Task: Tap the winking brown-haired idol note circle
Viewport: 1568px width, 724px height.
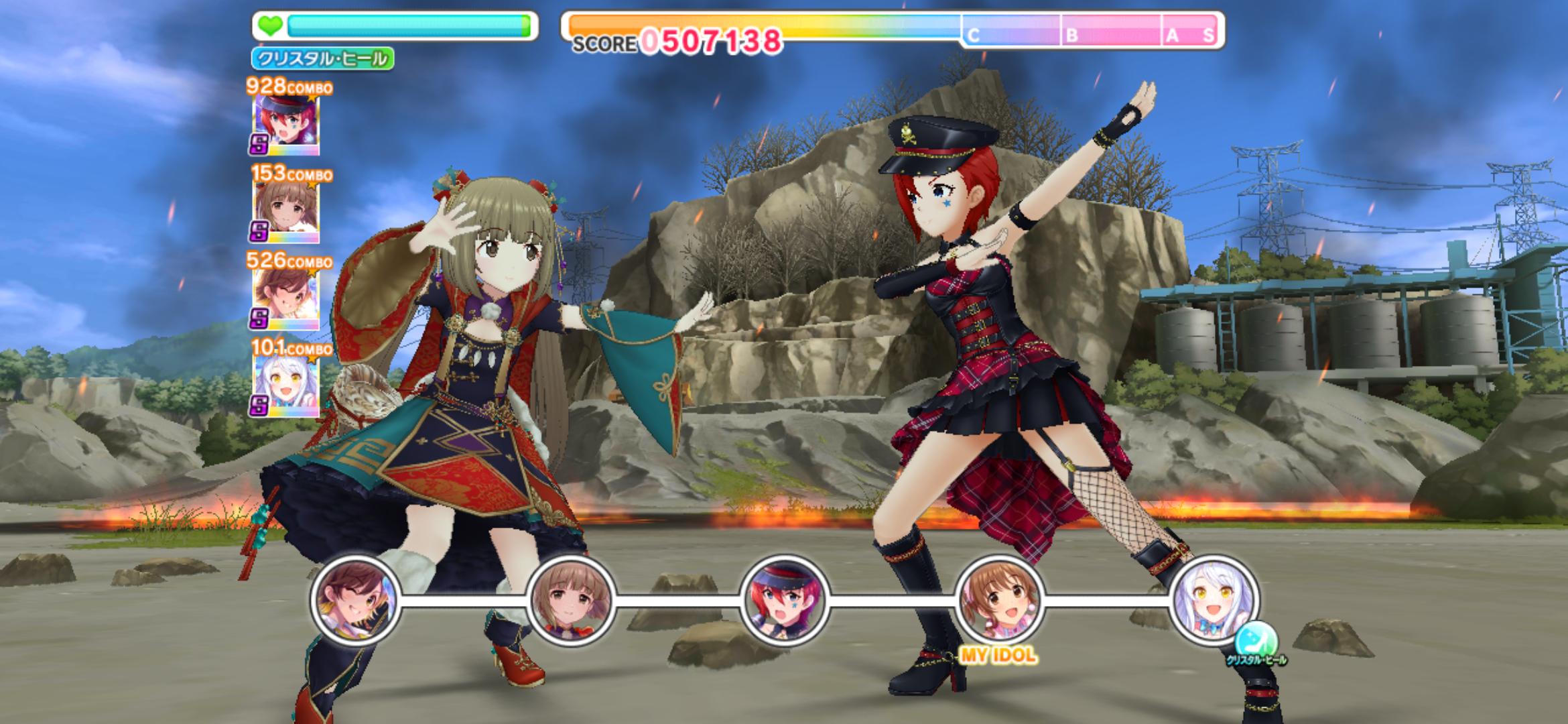Action: pos(355,600)
